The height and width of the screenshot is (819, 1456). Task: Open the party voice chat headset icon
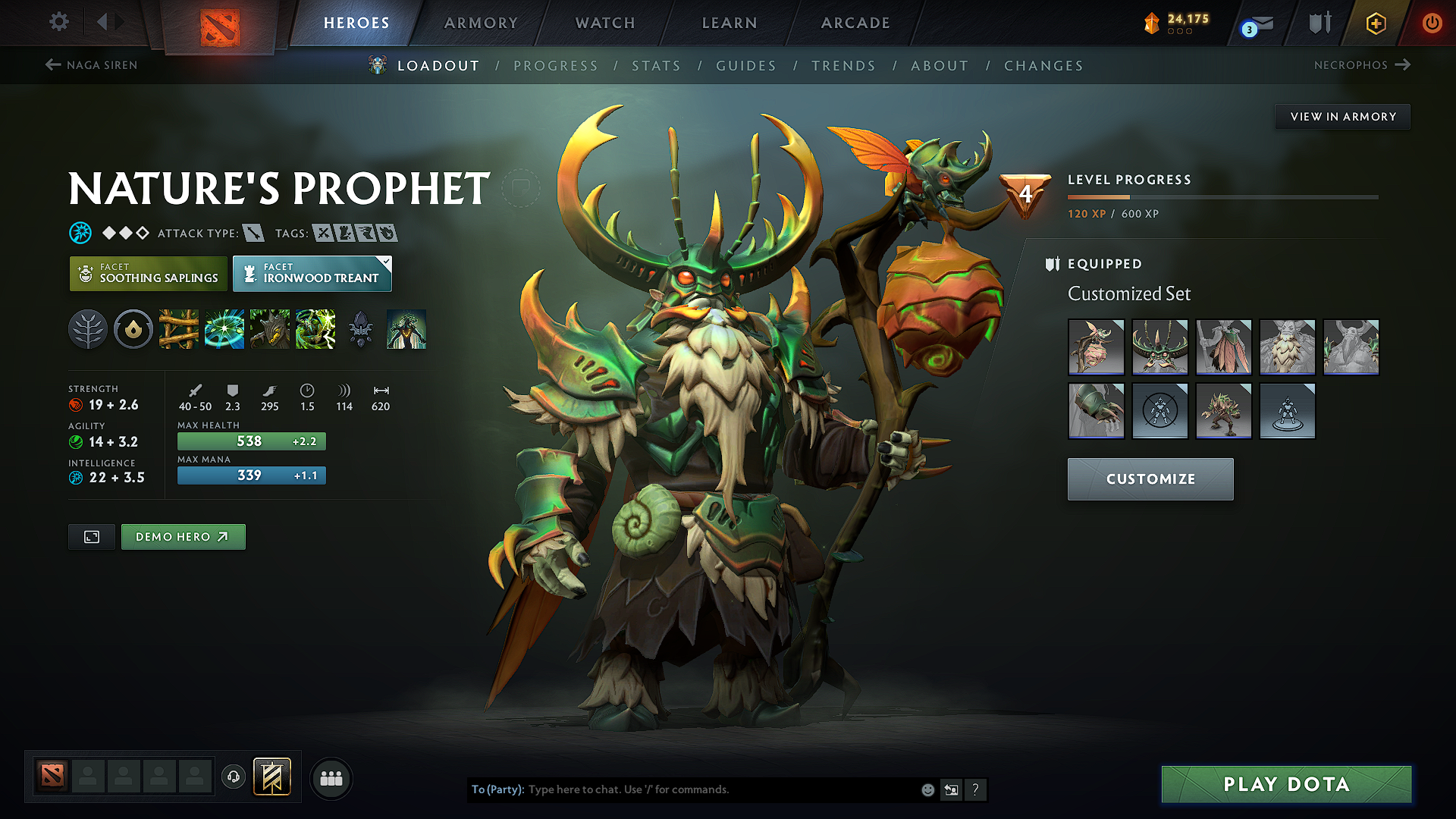(233, 777)
